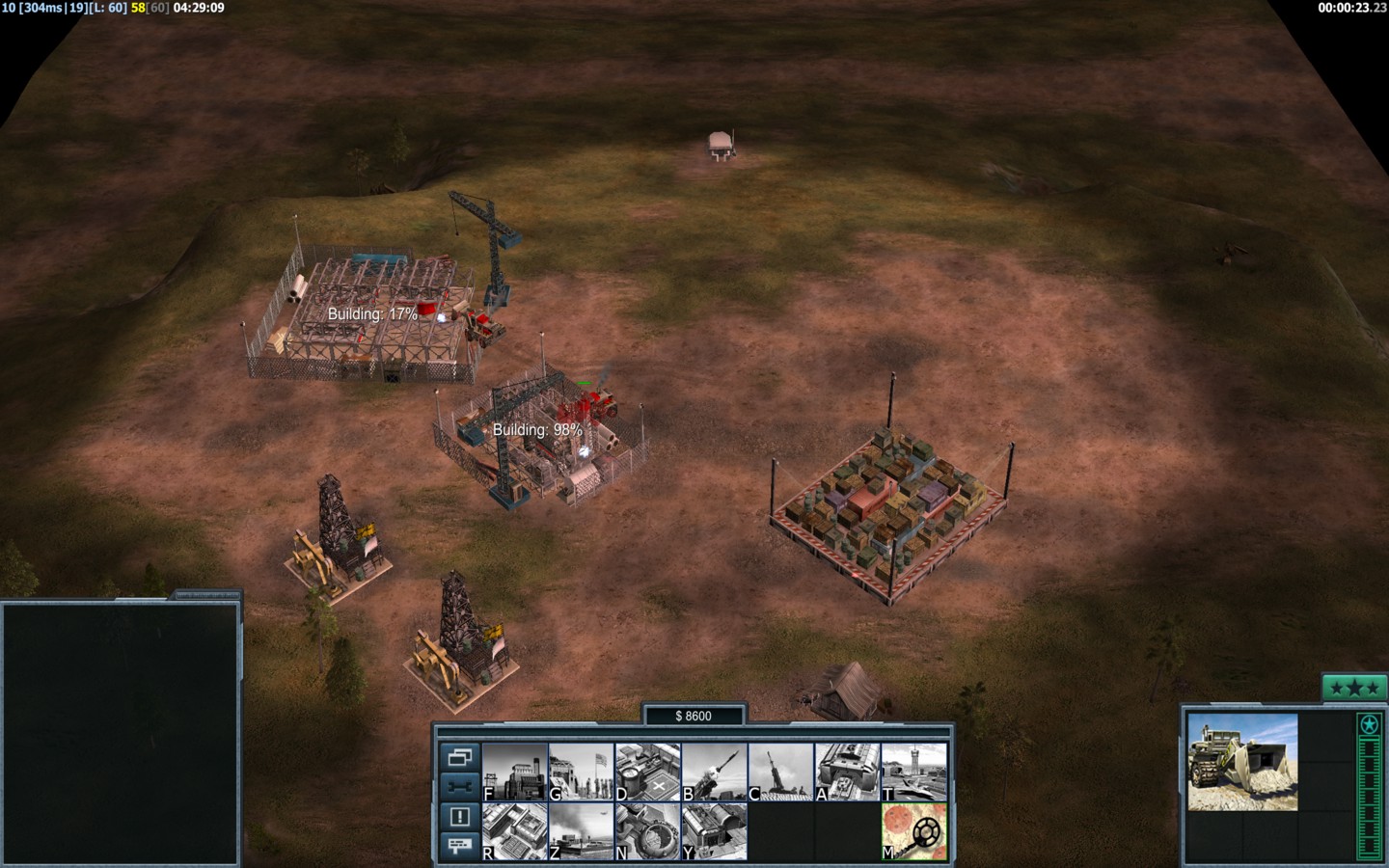Viewport: 1389px width, 868px height.
Task: Choose the artillery emplacement icon marked C
Action: tap(781, 772)
